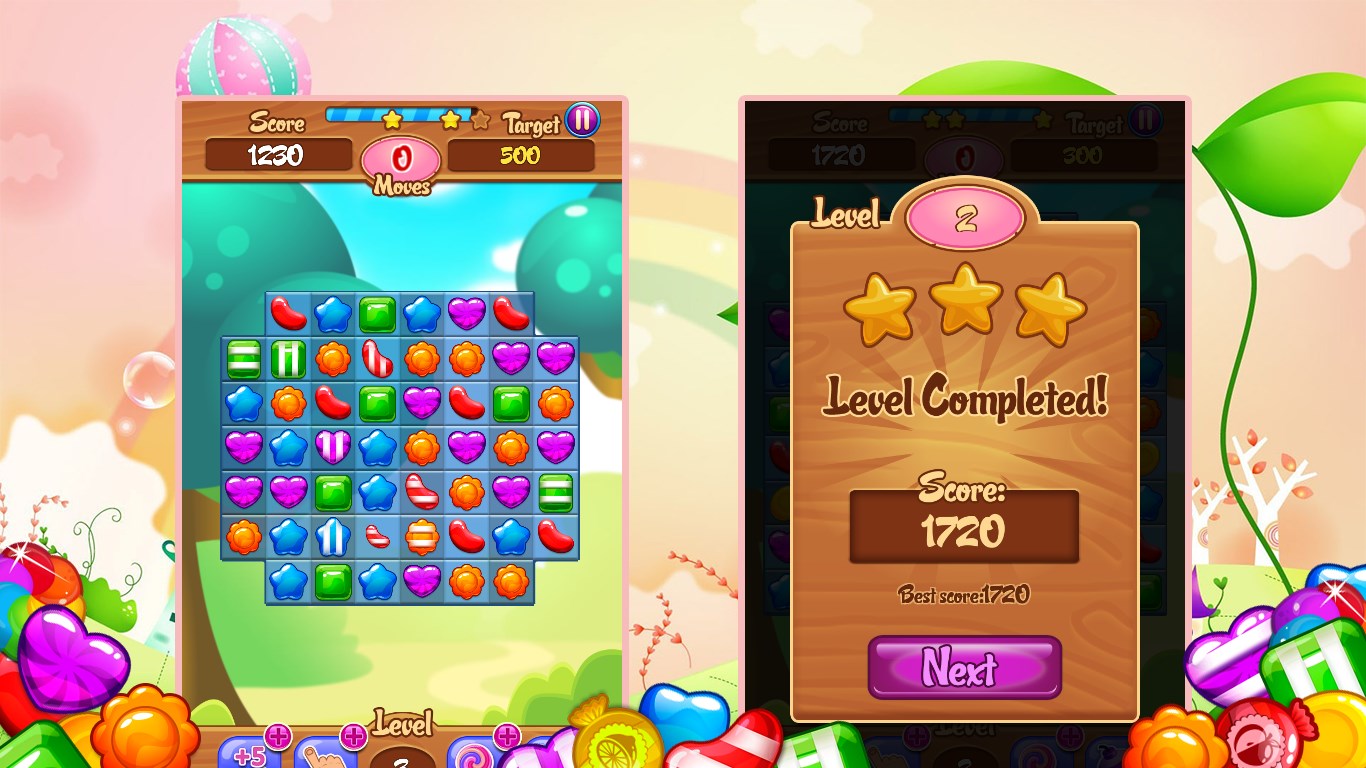Image resolution: width=1366 pixels, height=768 pixels.
Task: Click the Score field showing 1230
Action: (278, 155)
